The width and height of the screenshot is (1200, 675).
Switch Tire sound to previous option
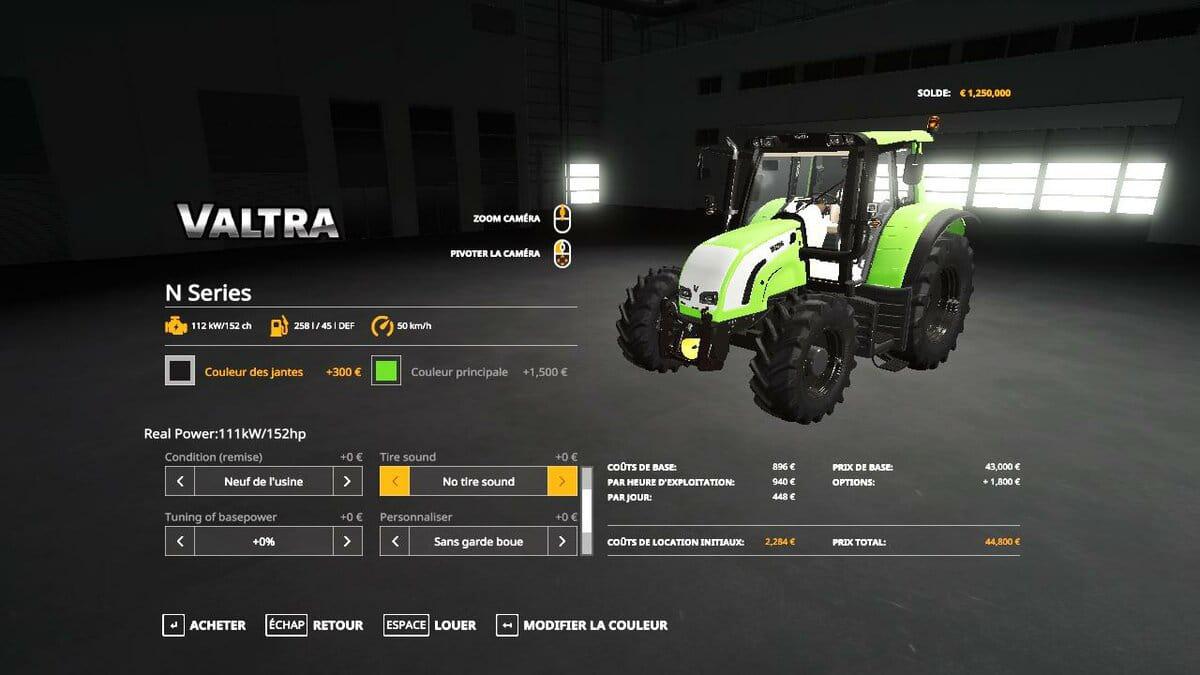395,481
